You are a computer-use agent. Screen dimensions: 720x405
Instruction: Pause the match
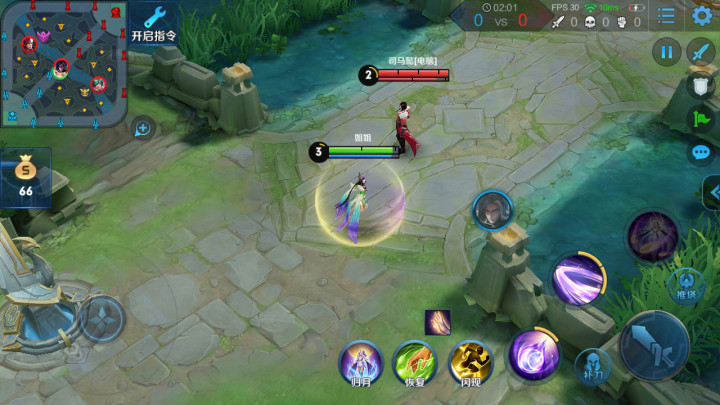tap(666, 51)
